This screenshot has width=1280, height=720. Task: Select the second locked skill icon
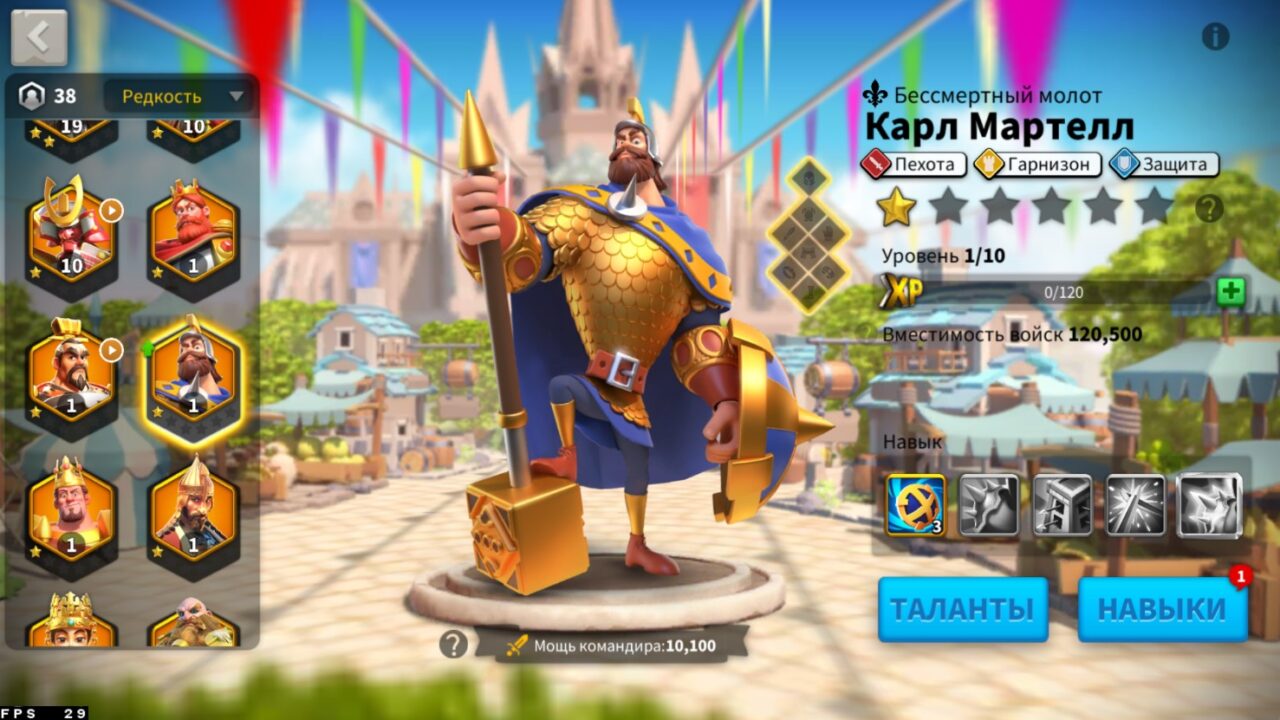pos(991,505)
